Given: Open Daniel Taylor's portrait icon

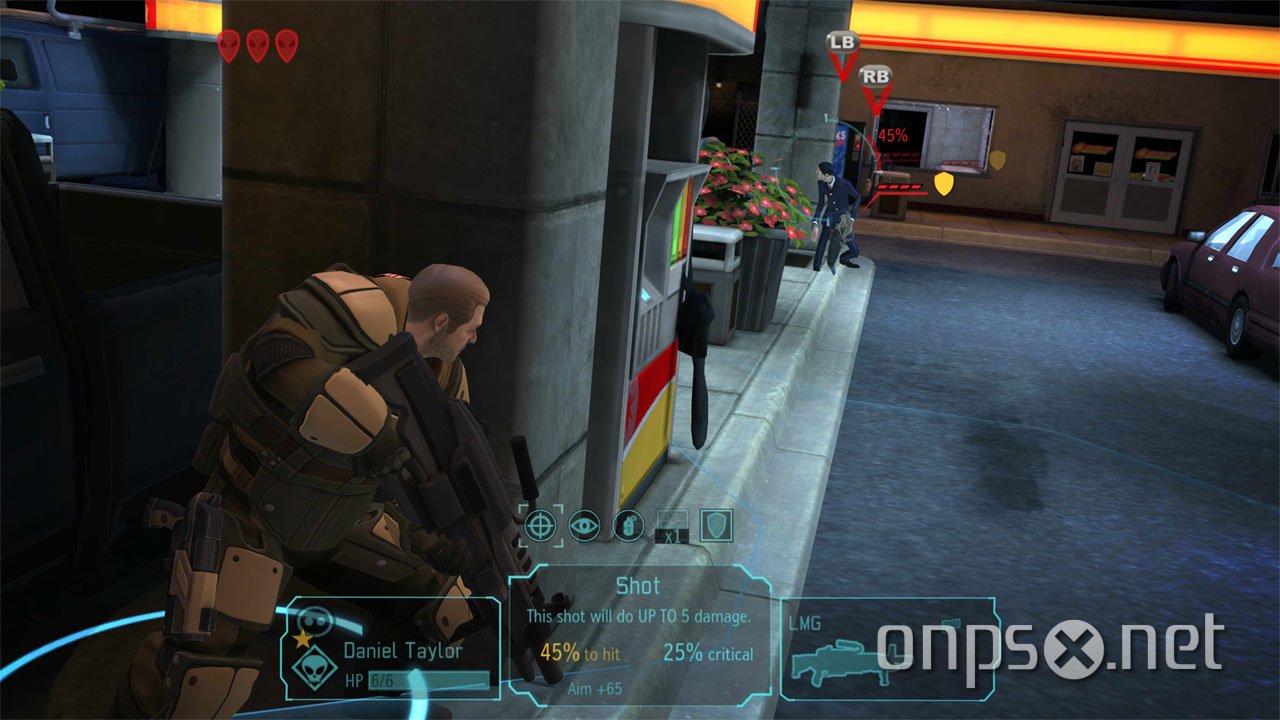Looking at the screenshot, I should (315, 618).
